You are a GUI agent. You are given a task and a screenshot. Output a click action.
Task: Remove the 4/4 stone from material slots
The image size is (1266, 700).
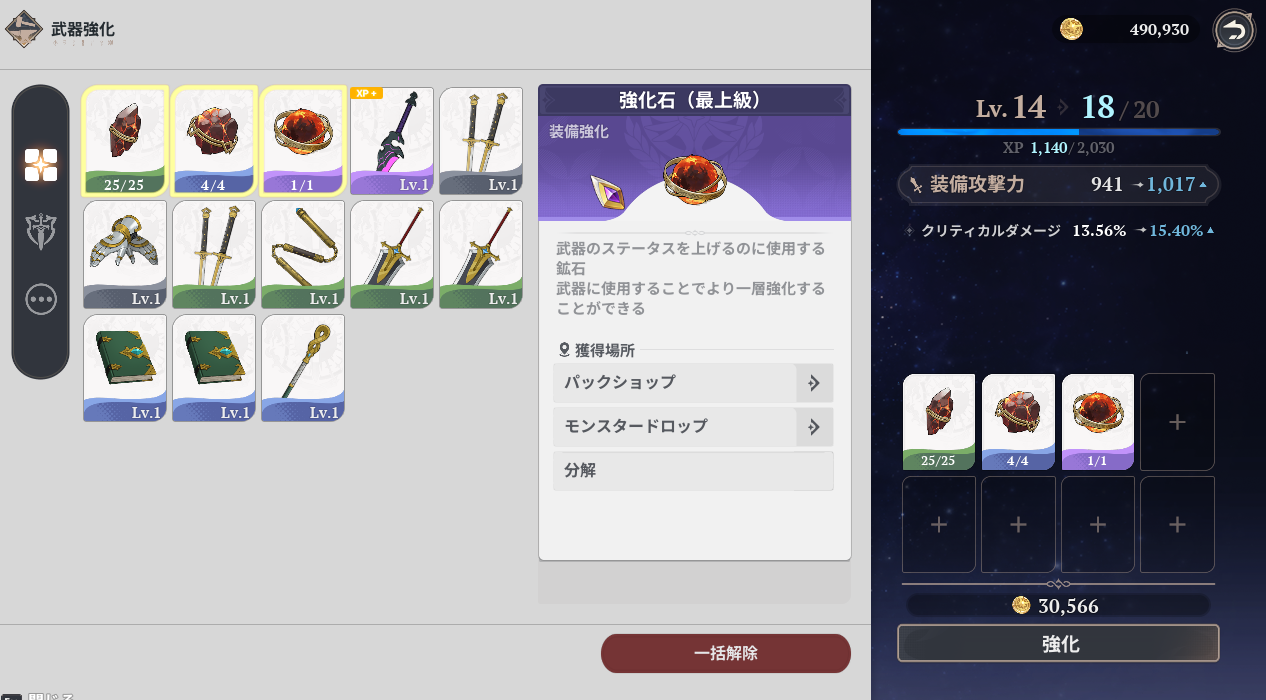(1018, 421)
